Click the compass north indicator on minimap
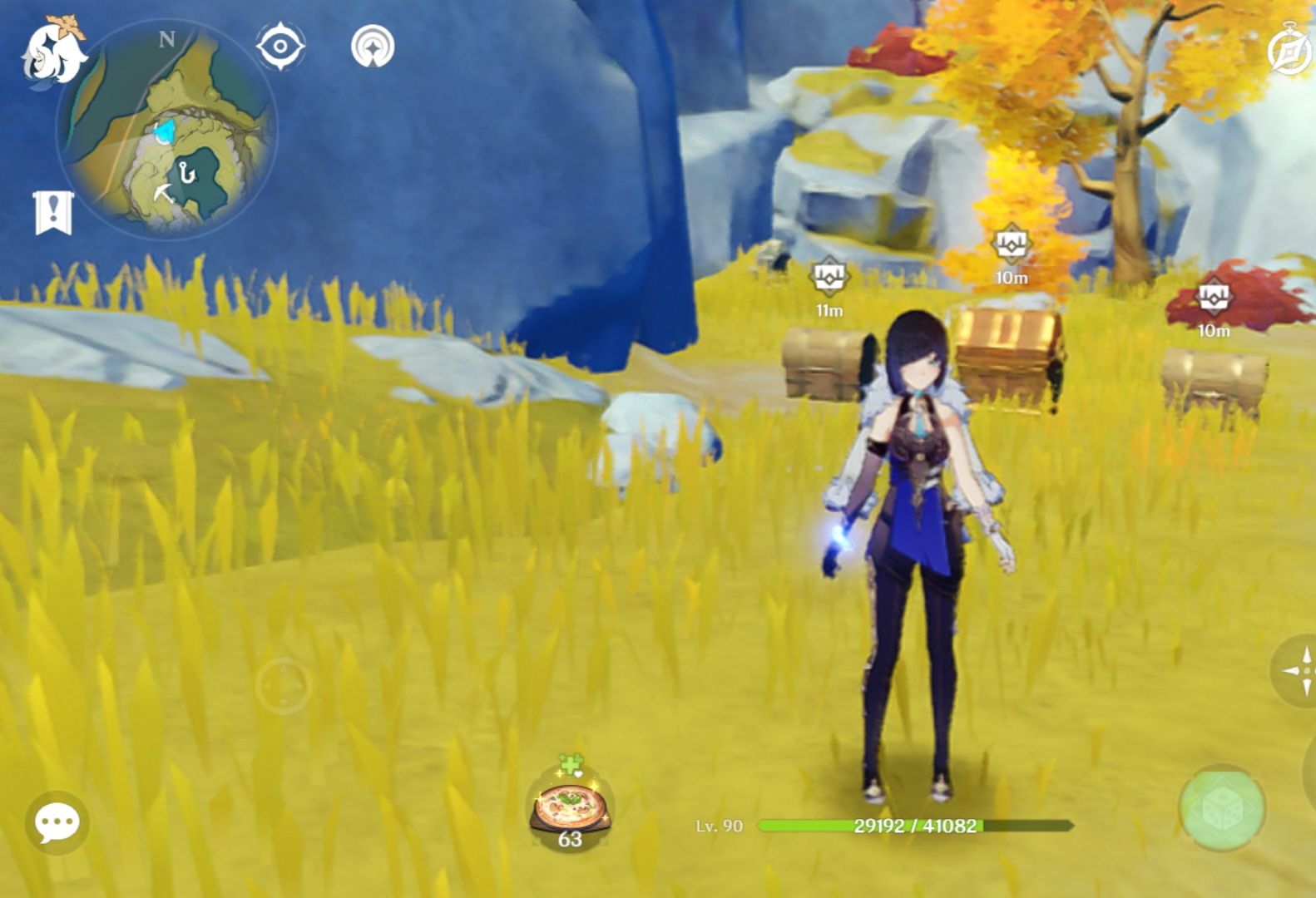The image size is (1316, 898). click(x=166, y=39)
